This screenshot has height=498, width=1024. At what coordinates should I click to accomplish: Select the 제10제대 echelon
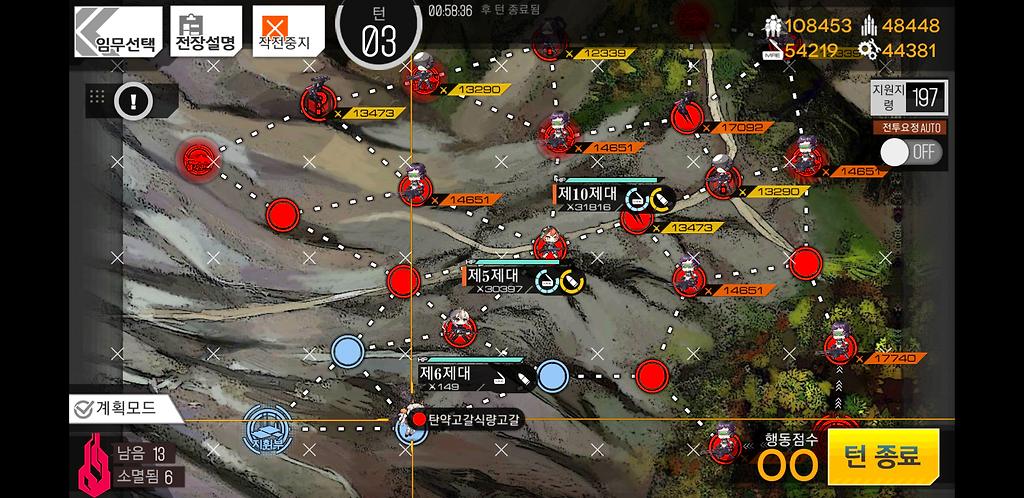(x=592, y=194)
